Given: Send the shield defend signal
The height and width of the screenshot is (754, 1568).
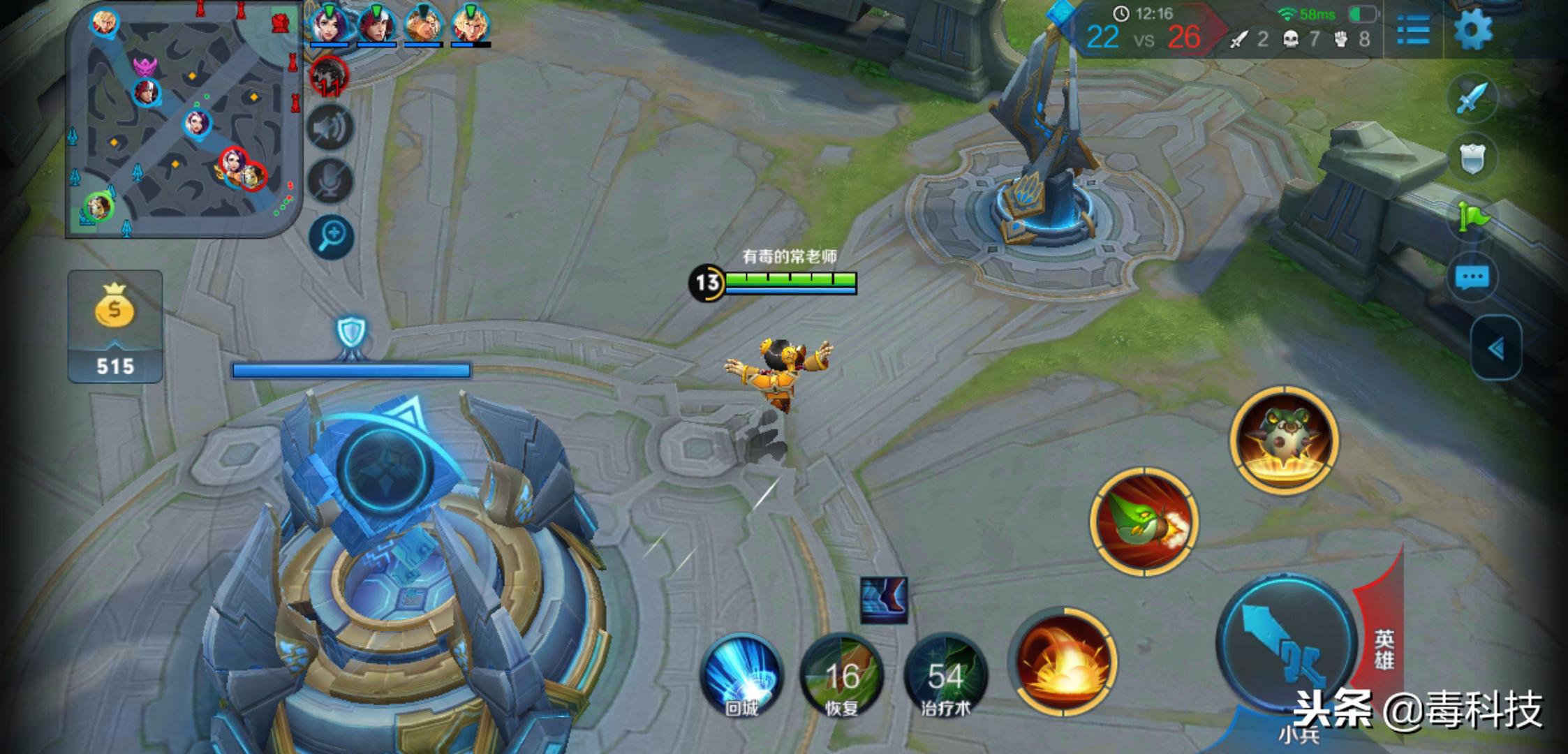Looking at the screenshot, I should 1472,157.
